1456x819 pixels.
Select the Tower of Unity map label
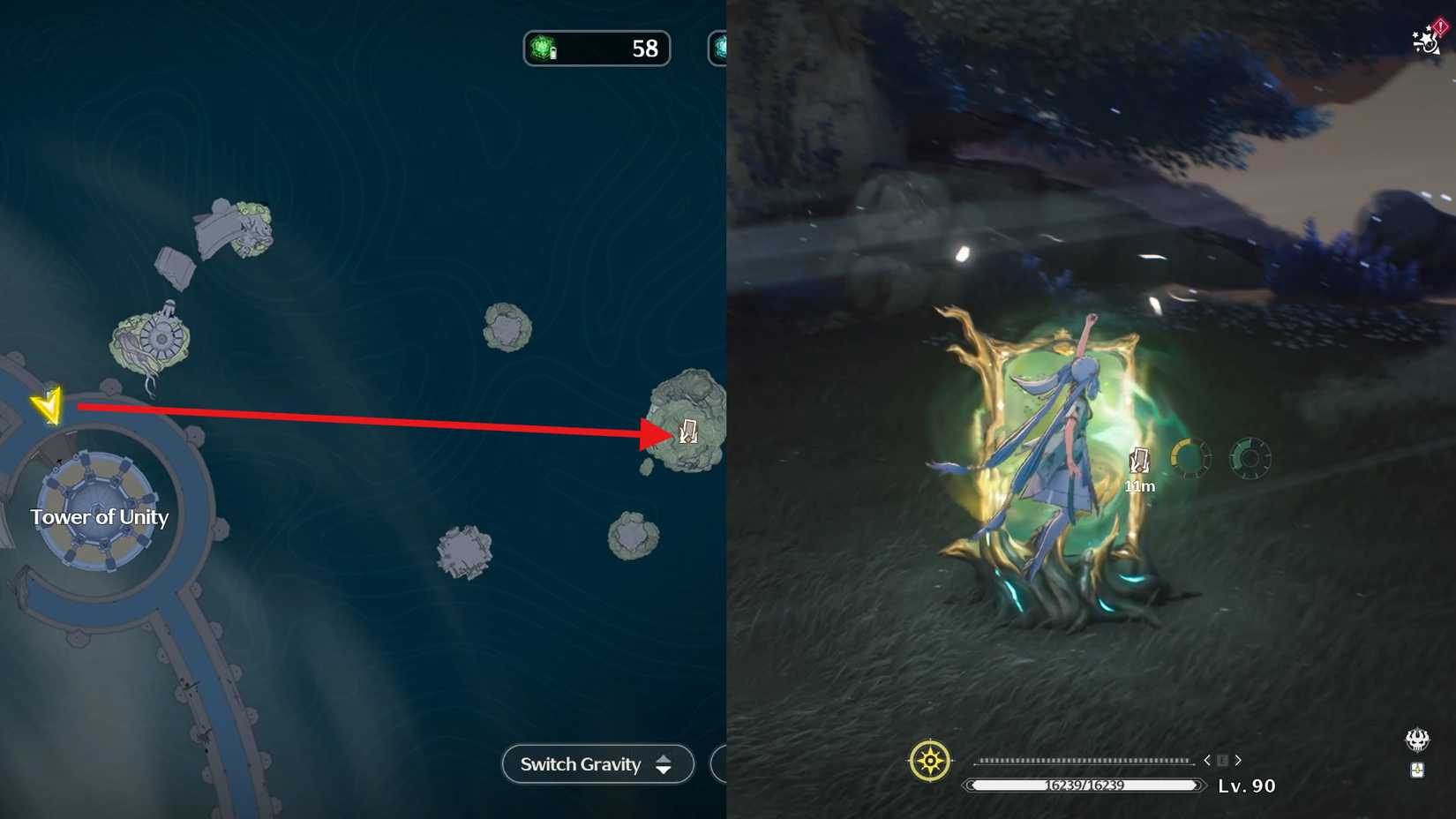99,517
